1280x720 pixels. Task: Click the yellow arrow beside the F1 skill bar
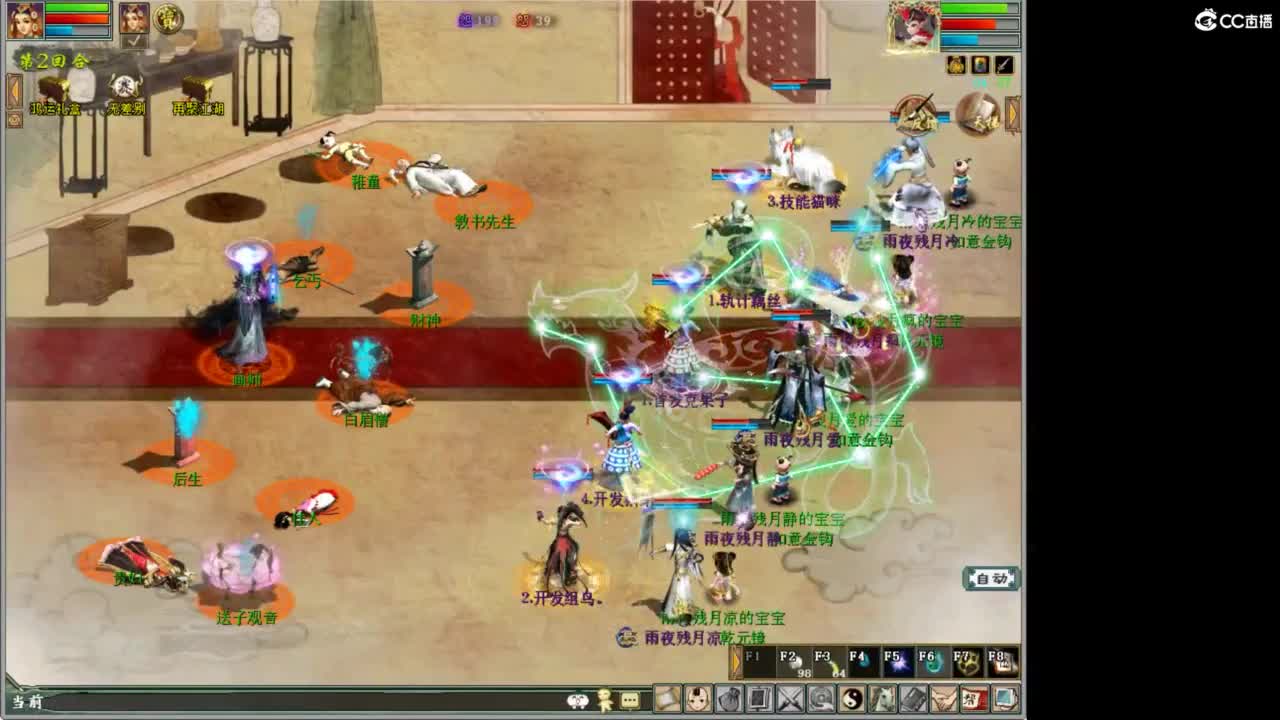(x=736, y=660)
